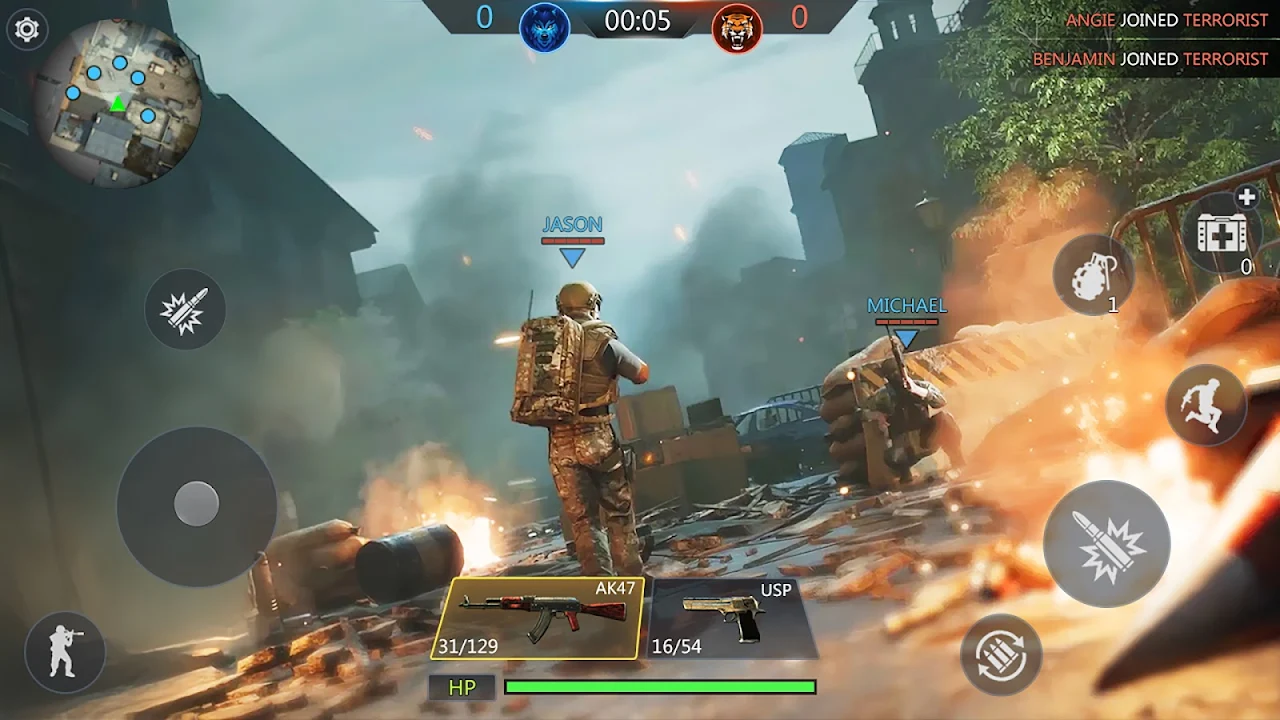Tap the small fire button on left
The image size is (1280, 720).
185,309
